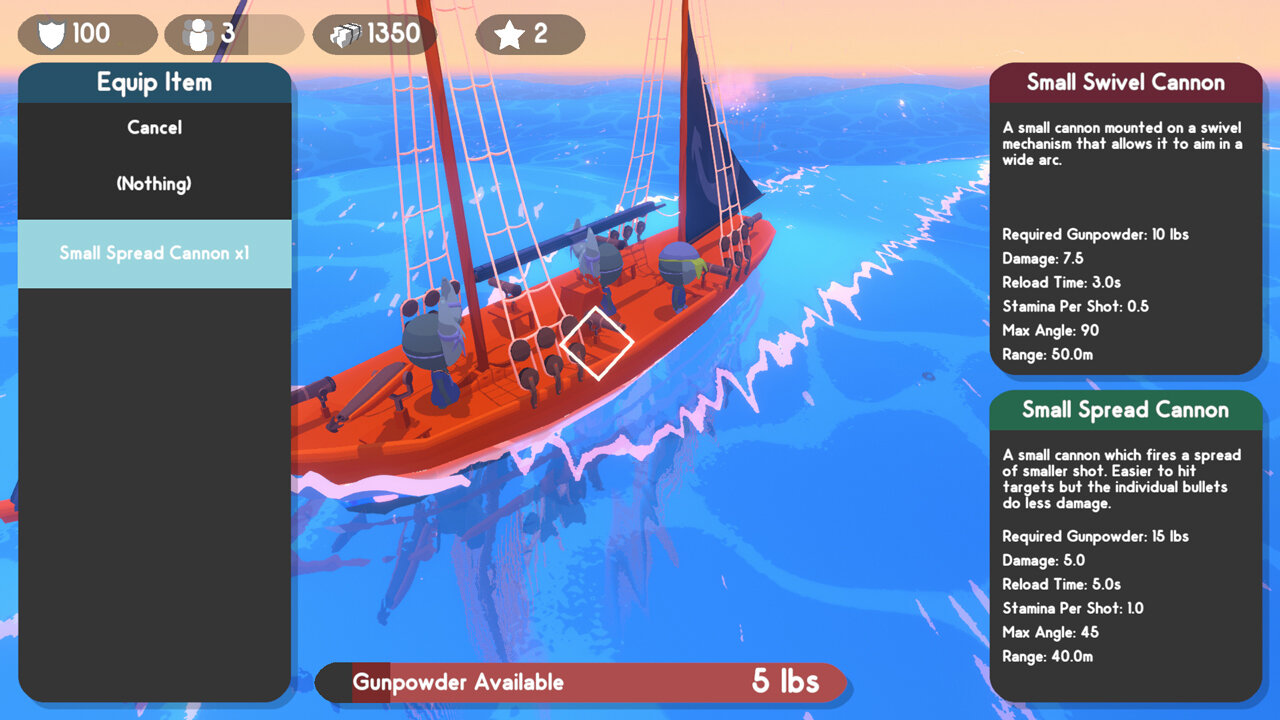Viewport: 1280px width, 720px height.
Task: Click Cancel in the Equip Item menu
Action: 154,127
